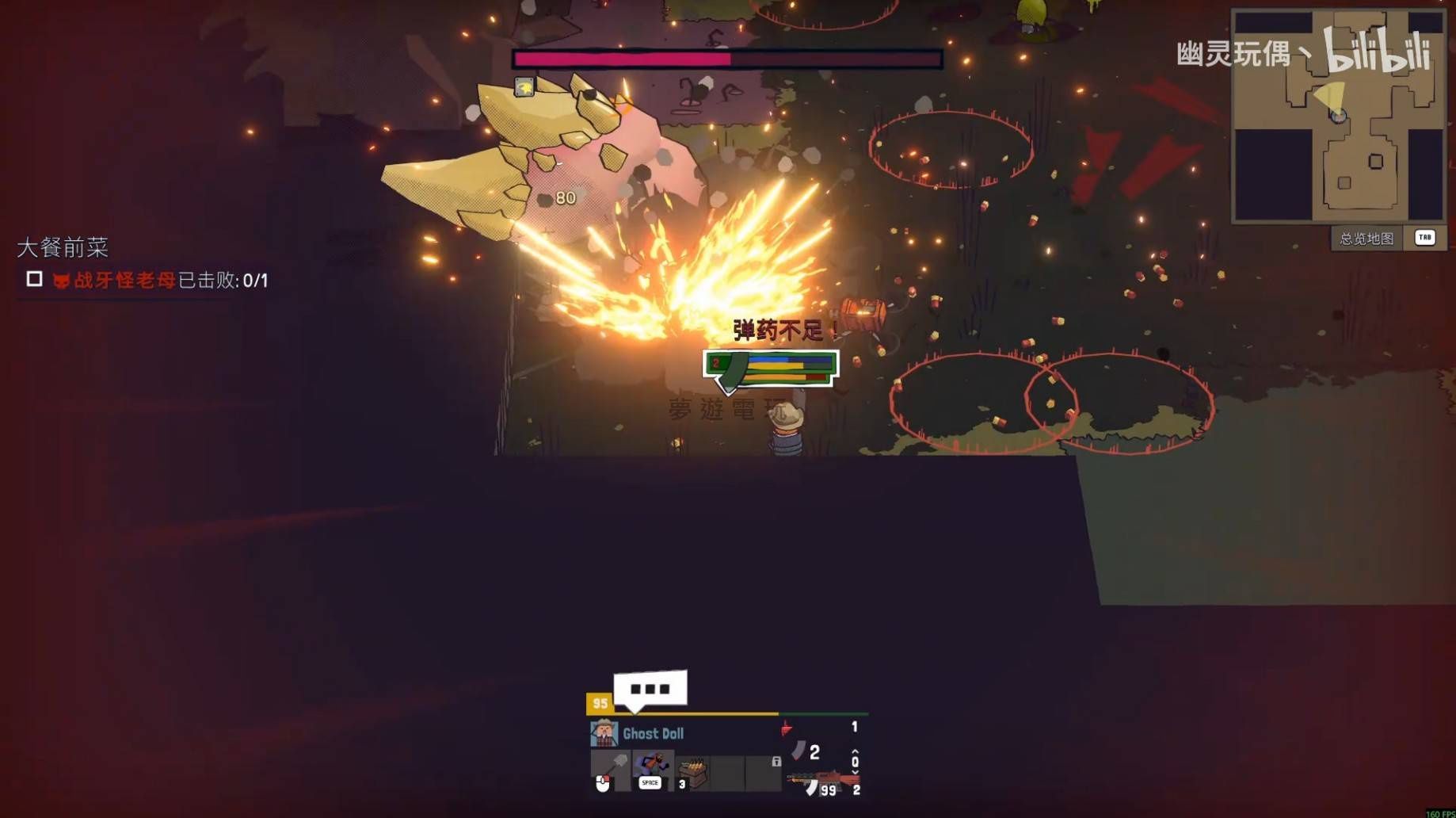Select the locked item slot

tap(764, 772)
